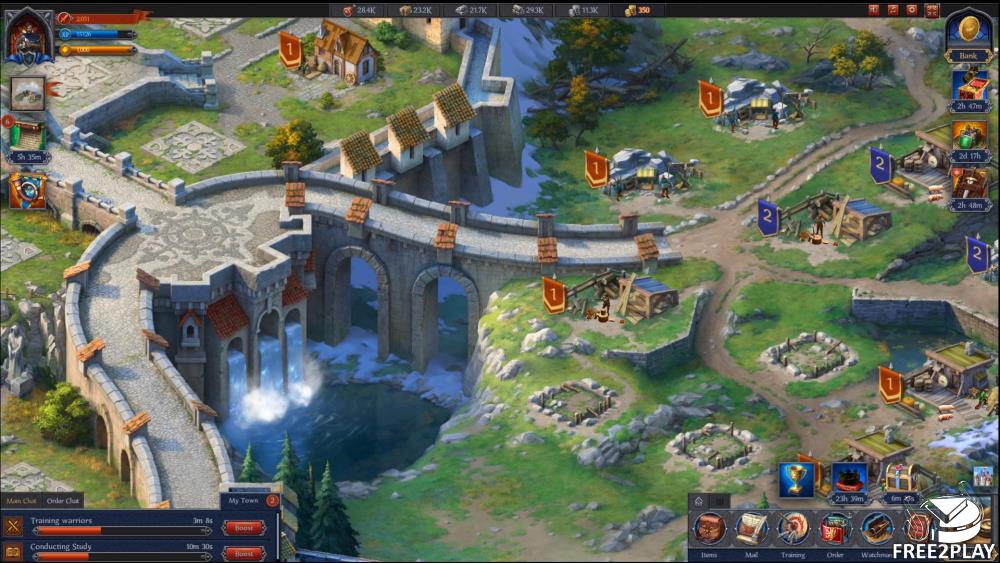
Task: Open the quest icon with 5h 35m timer
Action: 27,135
